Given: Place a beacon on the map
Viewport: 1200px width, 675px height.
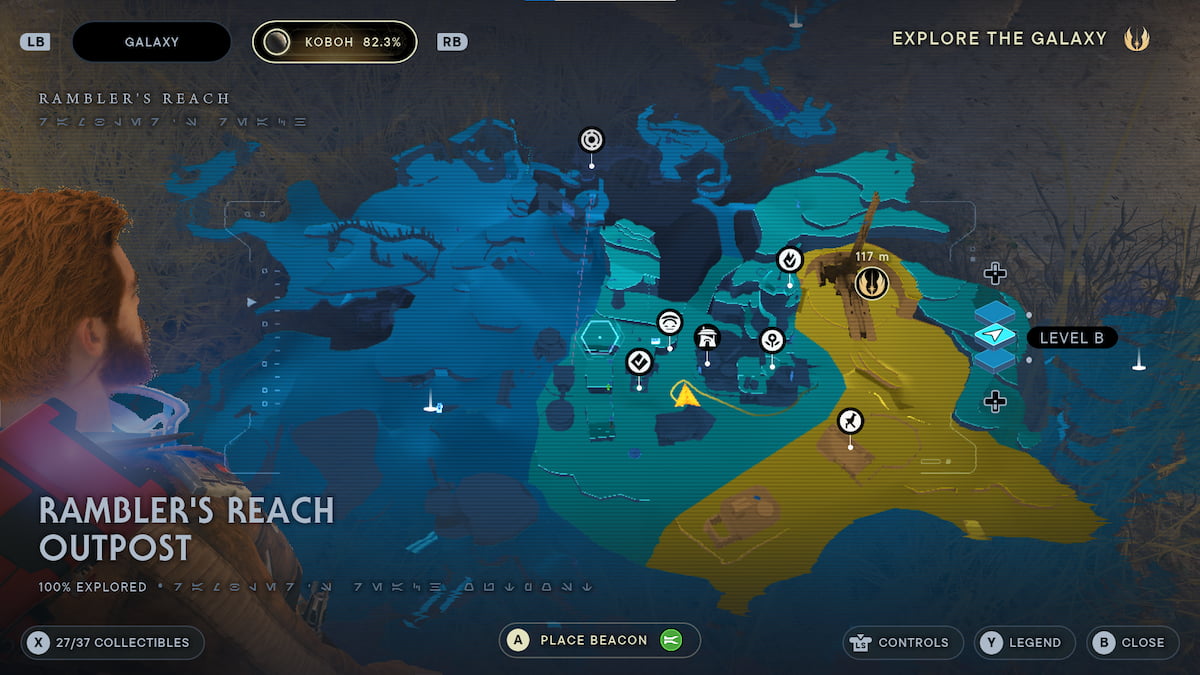Looking at the screenshot, I should (x=599, y=640).
